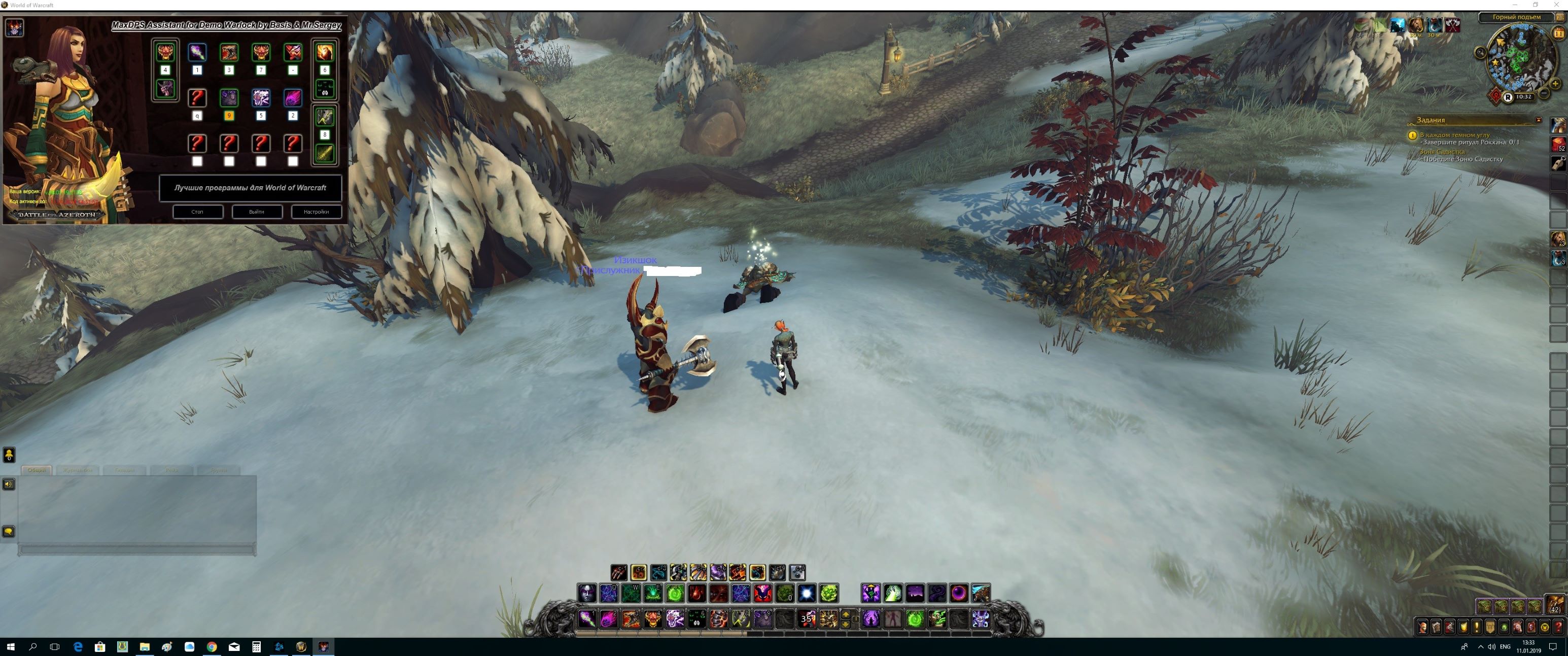Click the Выйти button in the assistant
Screen dimensions: 1568x656
pos(256,212)
